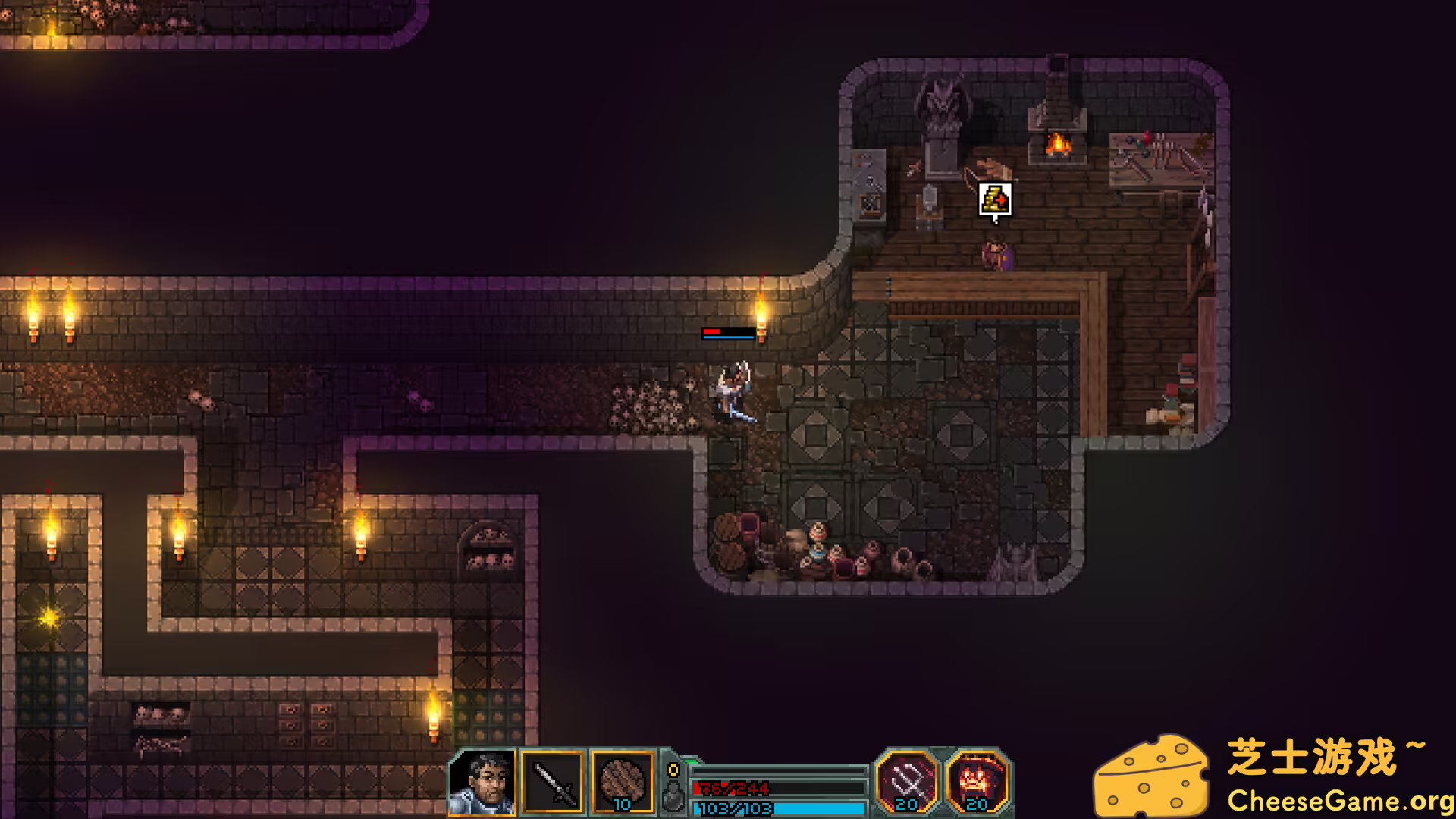Image resolution: width=1456 pixels, height=819 pixels.
Task: Activate the trident skill icon
Action: 907,781
